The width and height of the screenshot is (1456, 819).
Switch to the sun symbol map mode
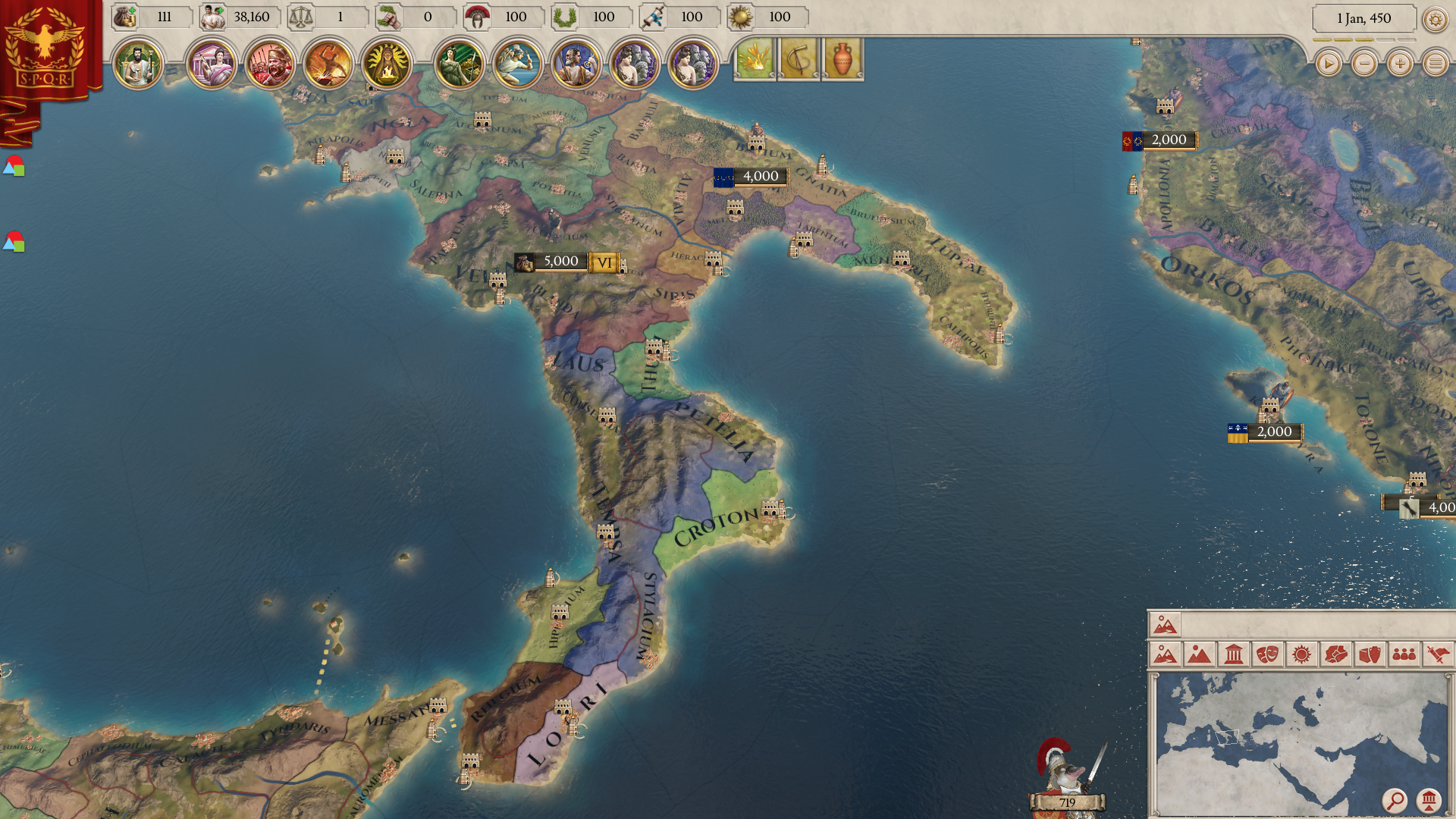coord(1301,654)
